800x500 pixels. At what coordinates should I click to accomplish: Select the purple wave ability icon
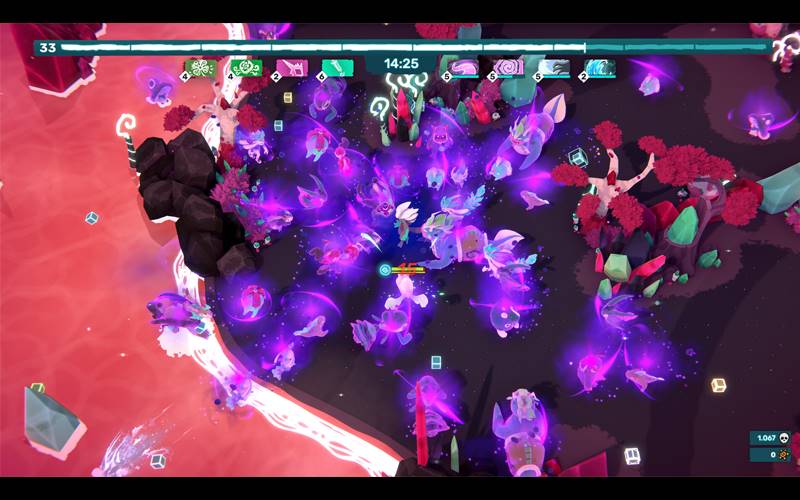[464, 68]
